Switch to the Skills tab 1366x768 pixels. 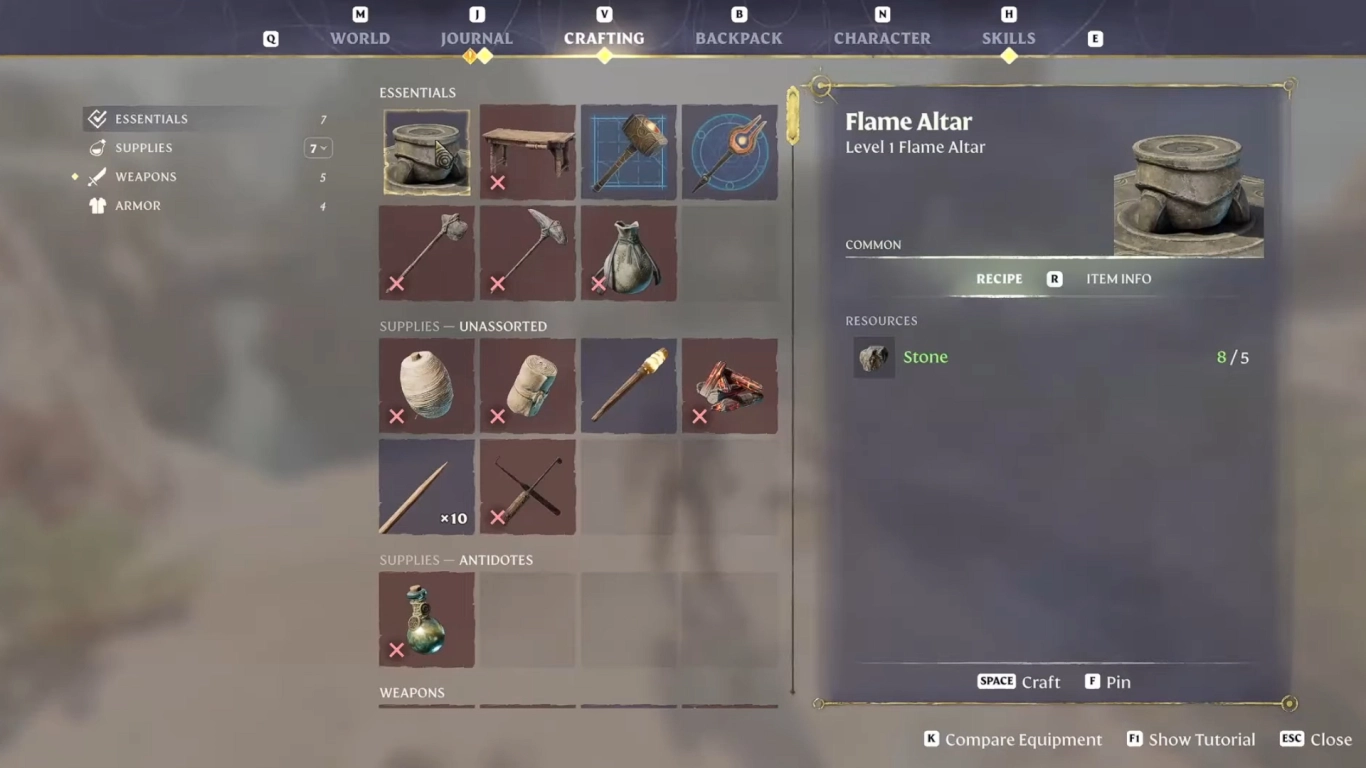(x=1008, y=38)
